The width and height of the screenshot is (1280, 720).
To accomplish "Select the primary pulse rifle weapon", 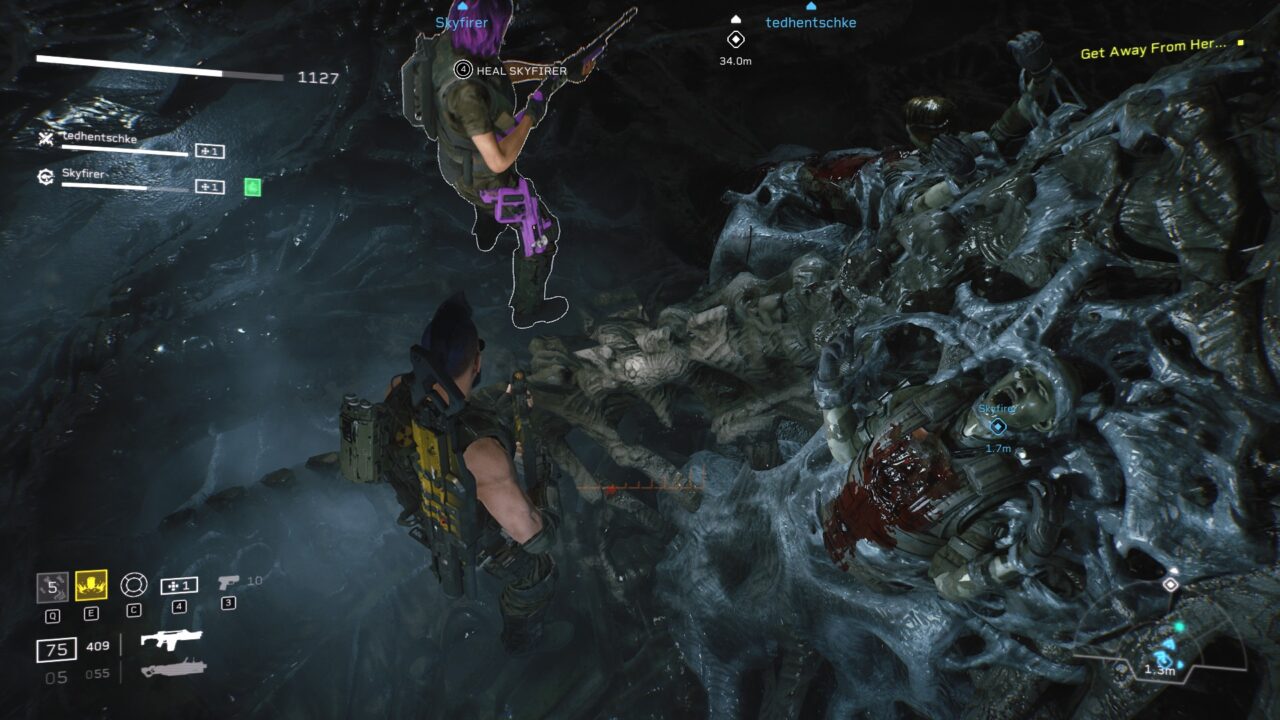I will pos(171,640).
